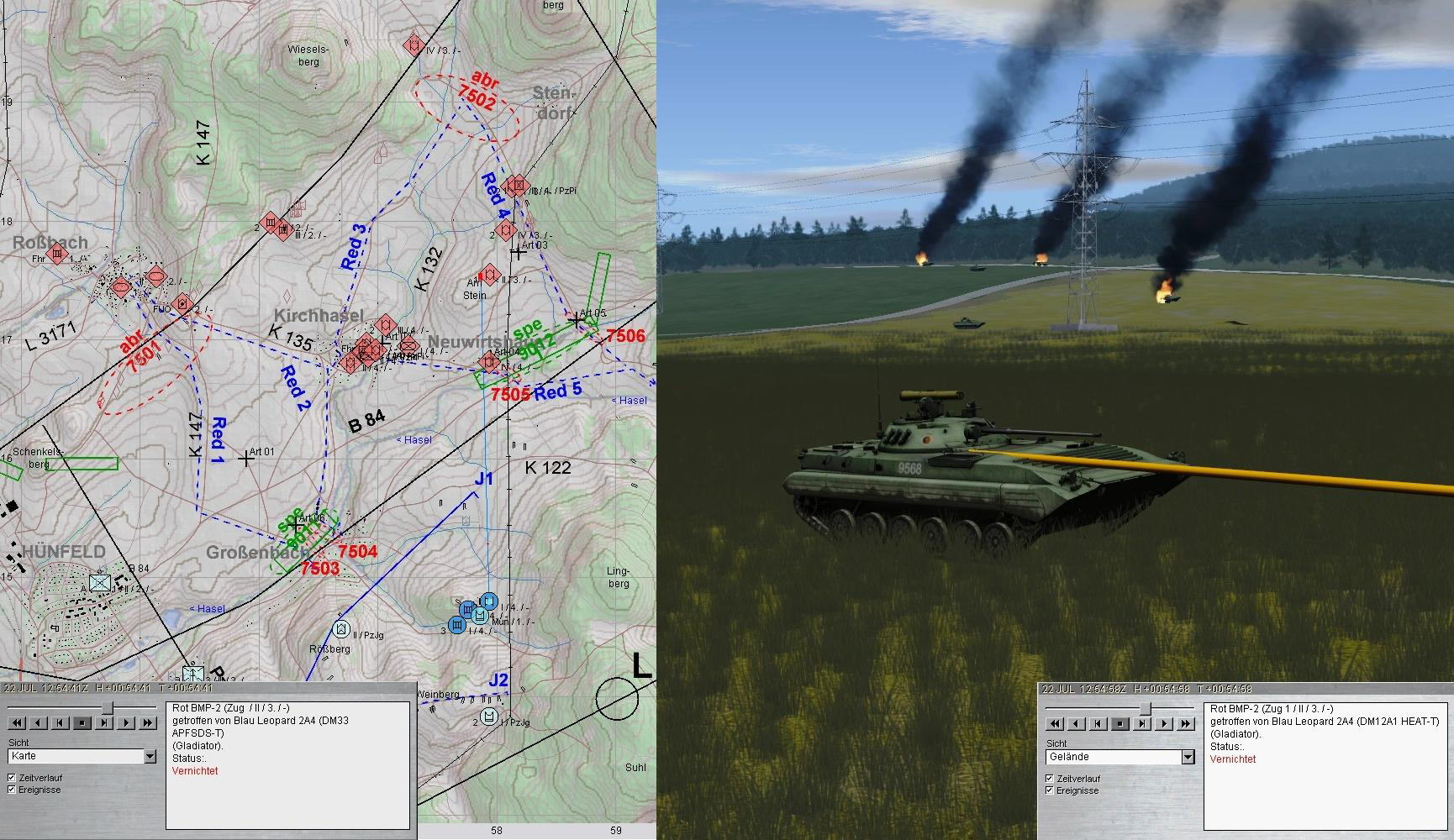Play the Karte replay in reverse
This screenshot has height=840, width=1454.
[x=39, y=722]
